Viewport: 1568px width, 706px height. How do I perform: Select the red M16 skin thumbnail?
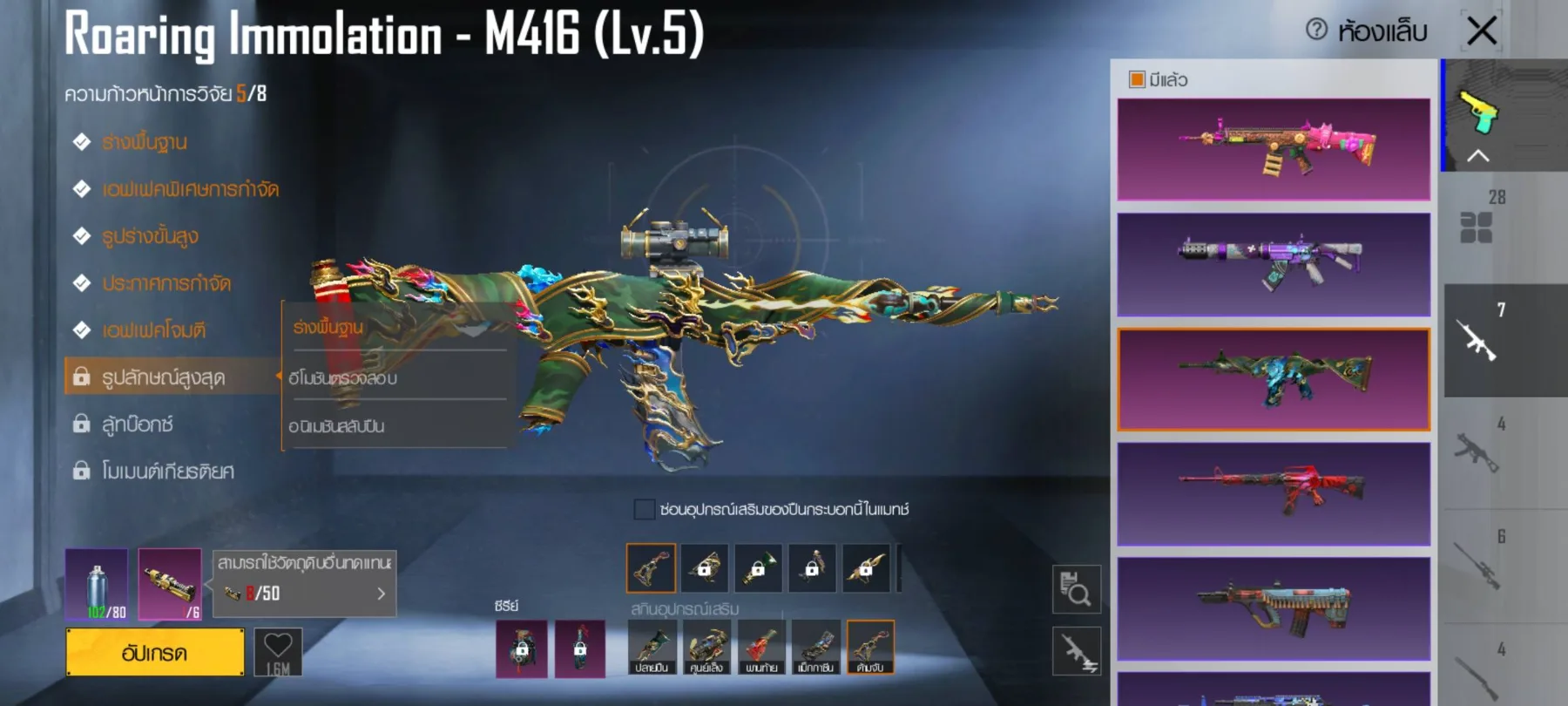[x=1274, y=493]
